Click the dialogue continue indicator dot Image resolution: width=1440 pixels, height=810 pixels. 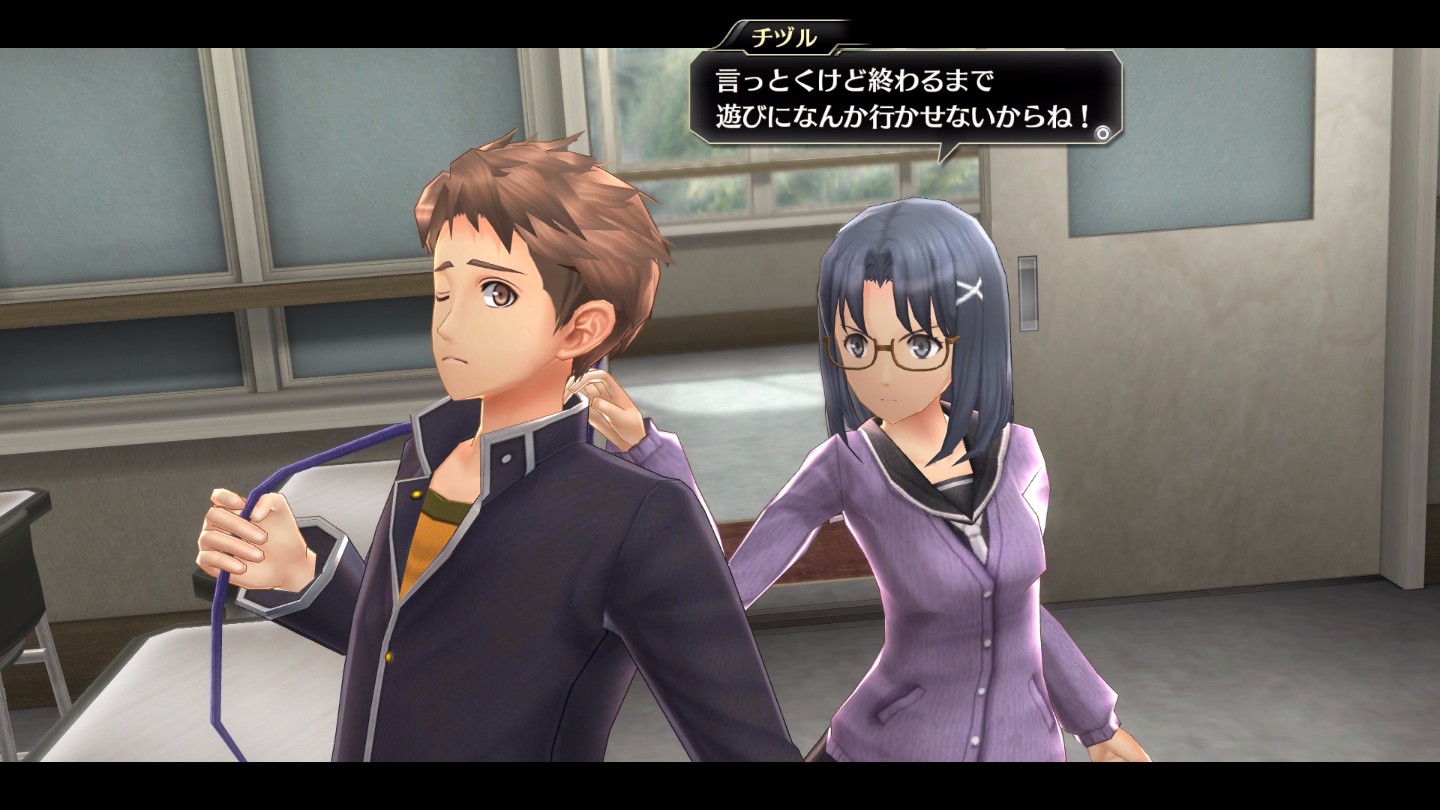[x=1102, y=132]
